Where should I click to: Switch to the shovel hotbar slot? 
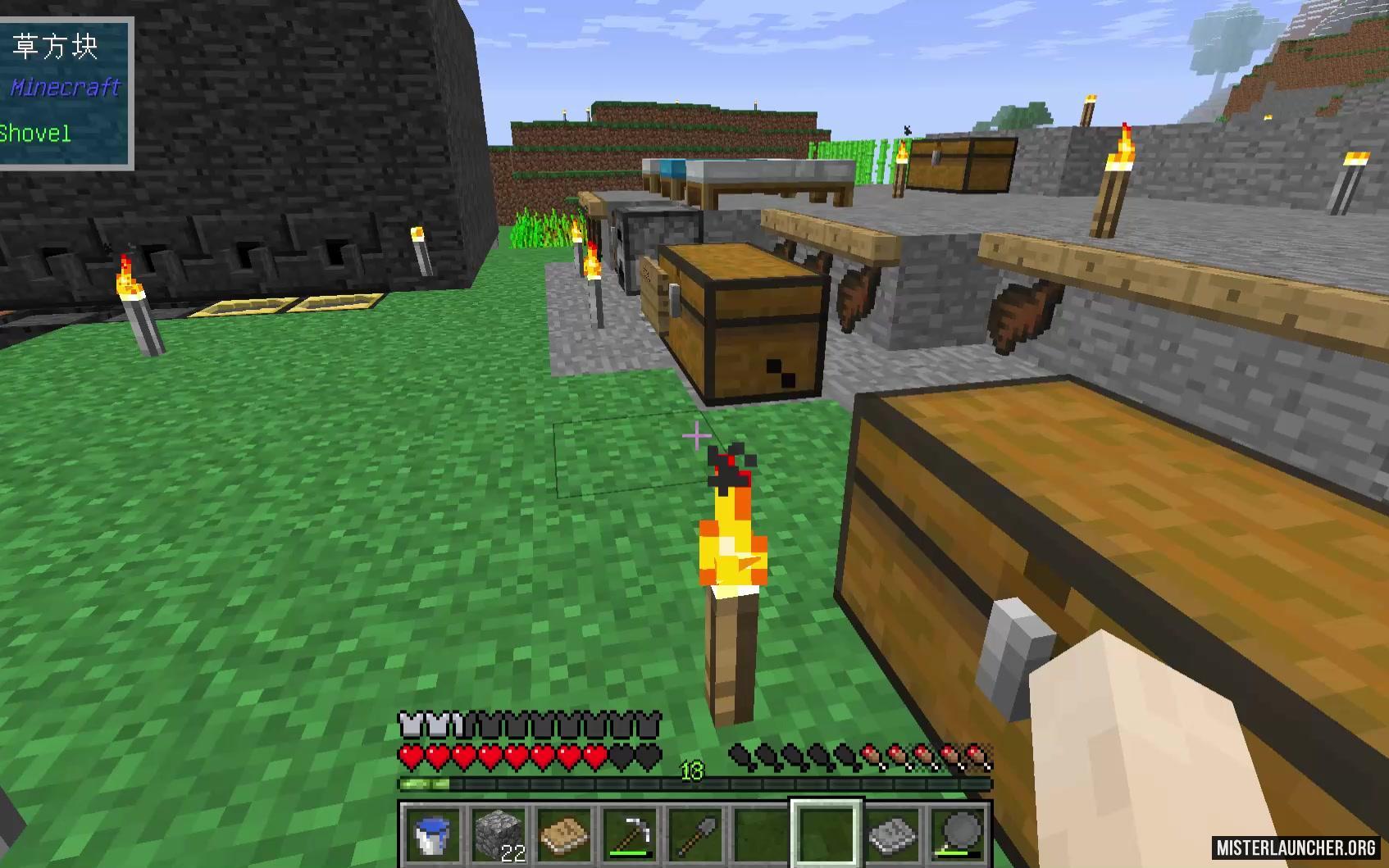tap(695, 833)
